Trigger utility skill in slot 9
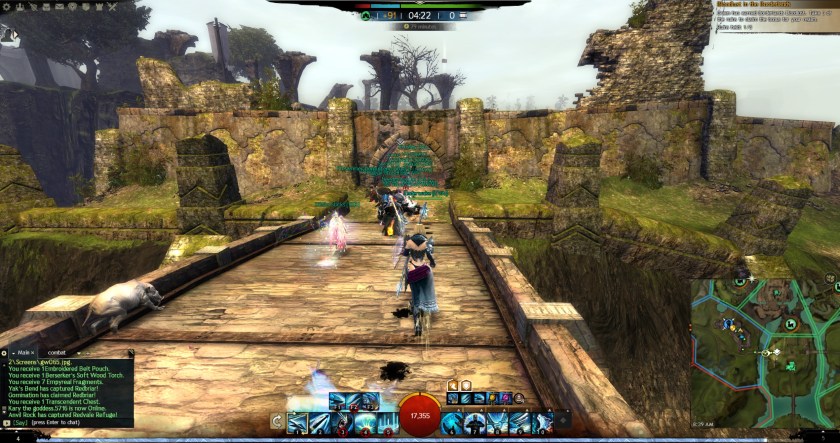840x443 pixels. tap(521, 423)
